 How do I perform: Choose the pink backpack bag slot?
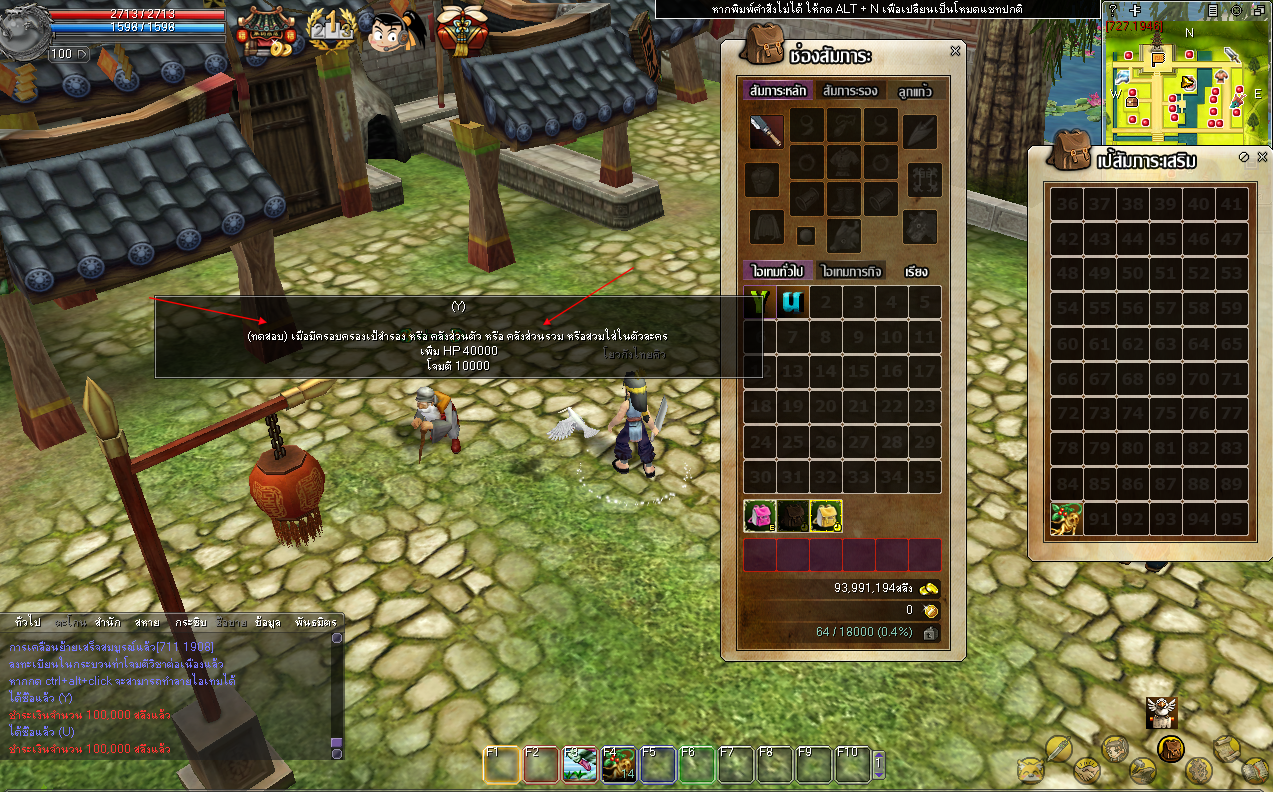coord(760,516)
